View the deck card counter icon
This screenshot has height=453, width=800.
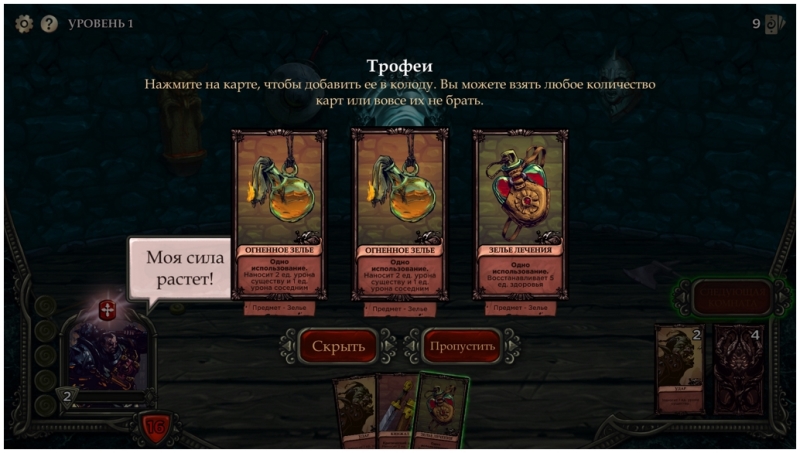774,24
